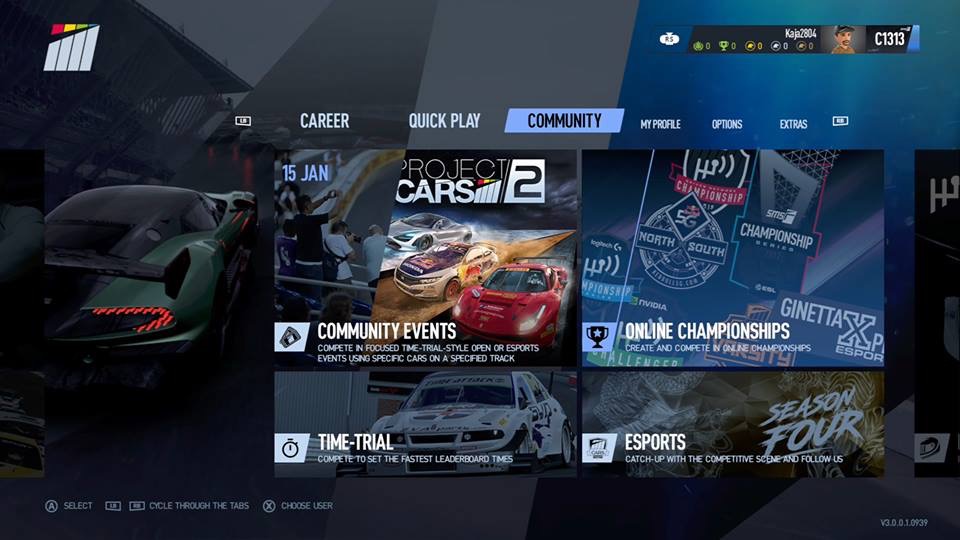Open the Quick Play tab
Screen dimensions: 960x540
(x=444, y=121)
